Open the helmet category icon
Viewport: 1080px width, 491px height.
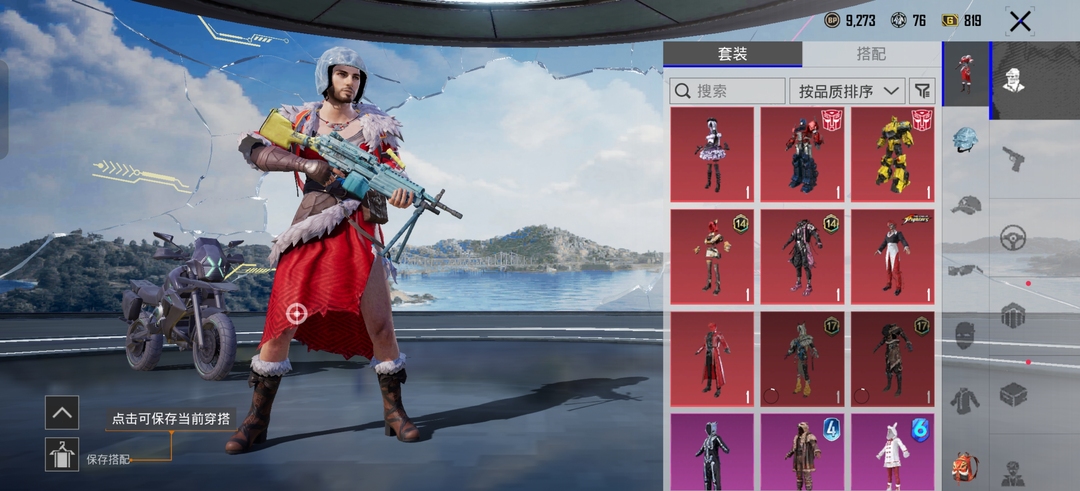(x=965, y=139)
